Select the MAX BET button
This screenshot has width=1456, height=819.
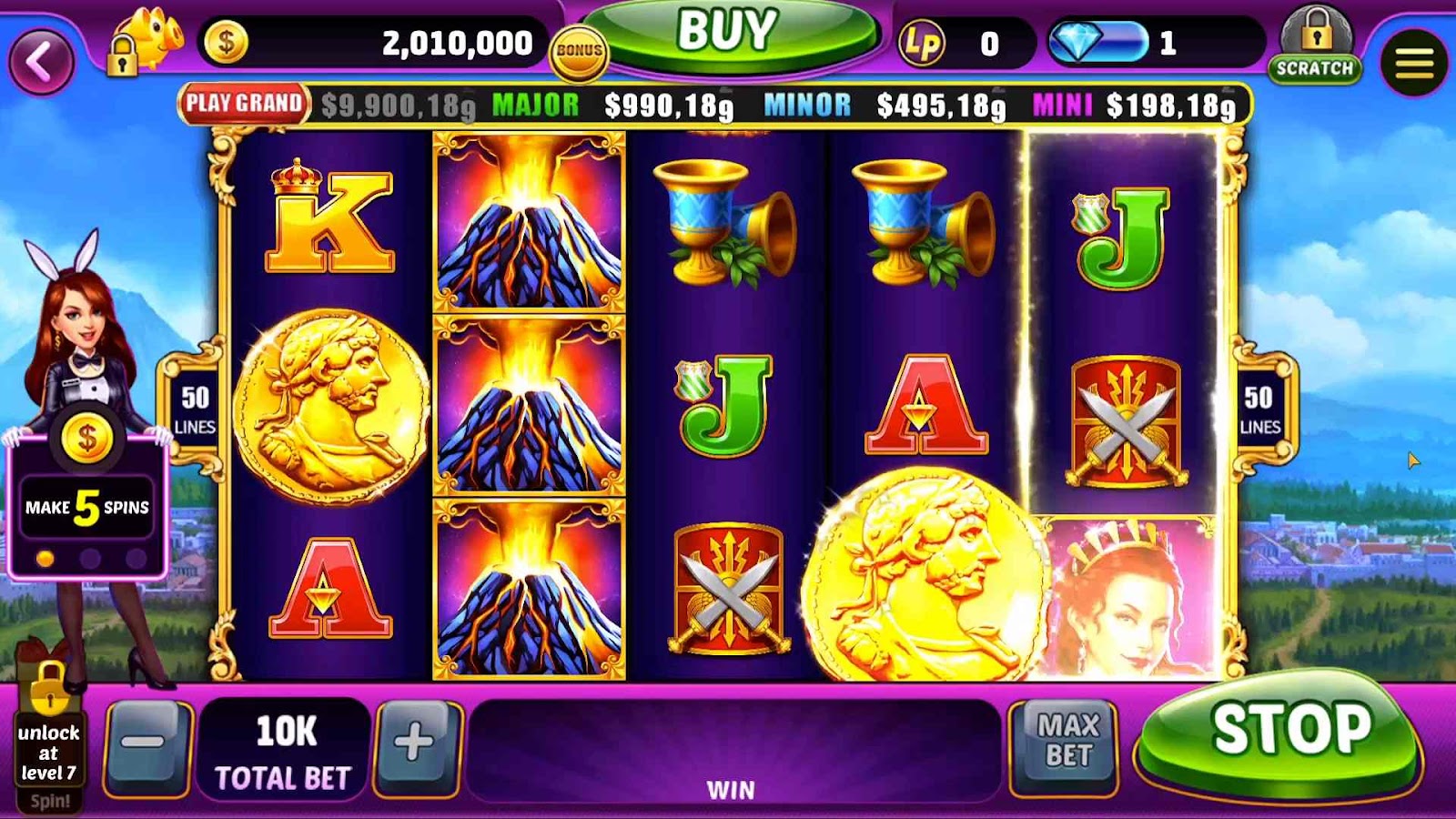[1067, 742]
